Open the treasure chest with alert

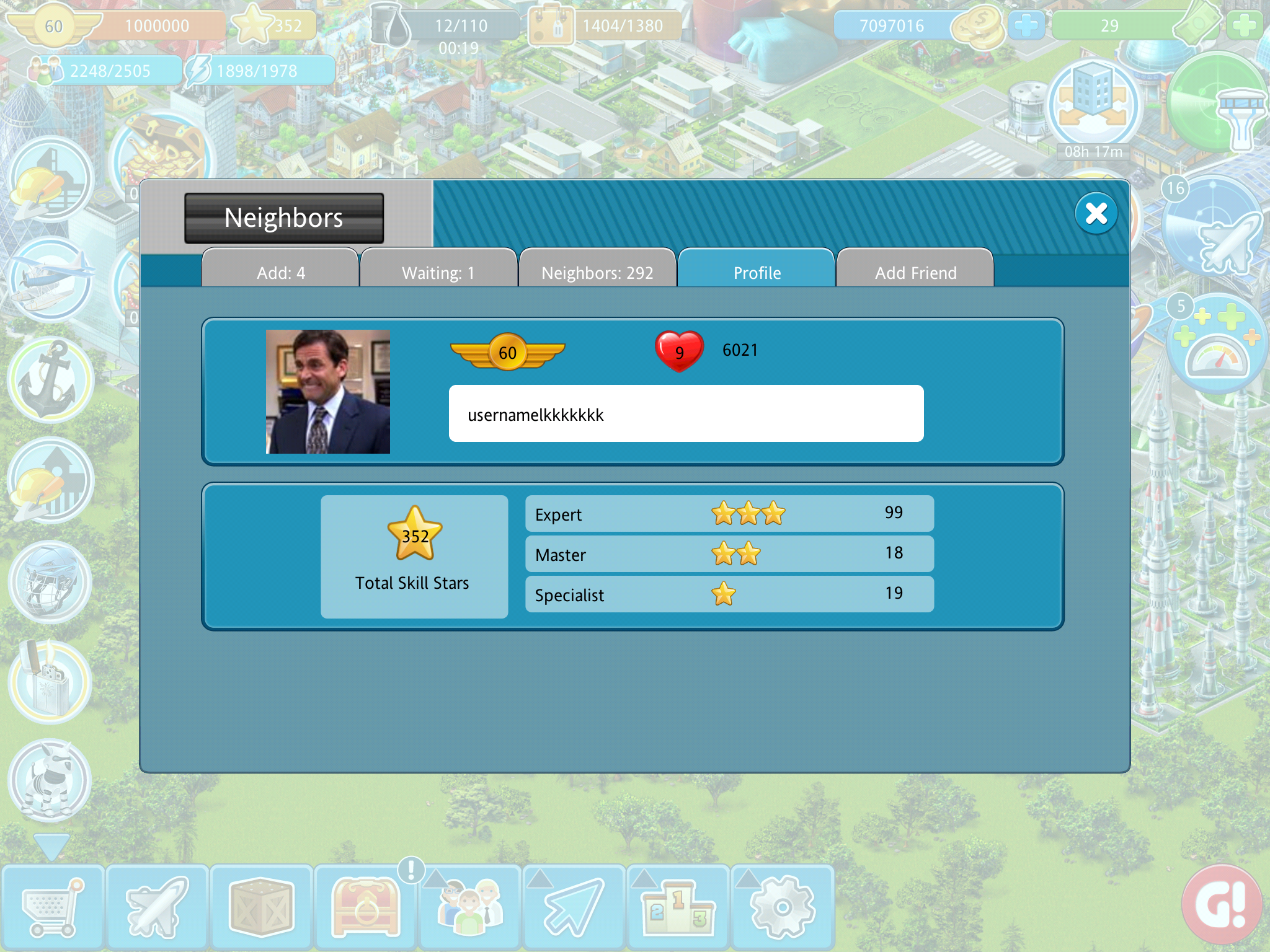[x=366, y=907]
